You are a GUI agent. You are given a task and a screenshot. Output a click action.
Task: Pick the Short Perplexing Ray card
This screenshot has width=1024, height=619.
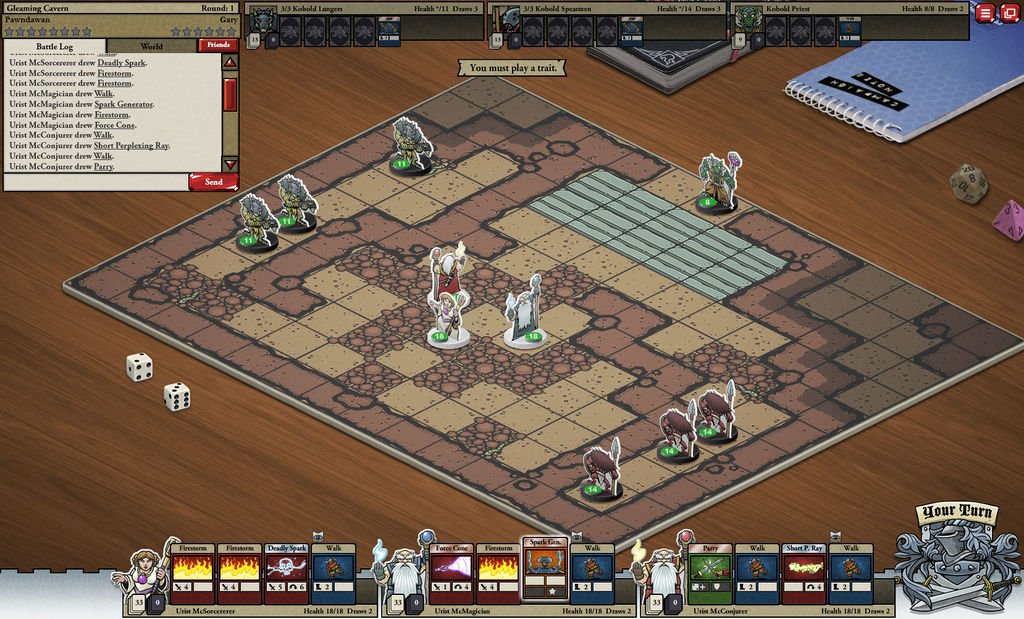point(804,573)
